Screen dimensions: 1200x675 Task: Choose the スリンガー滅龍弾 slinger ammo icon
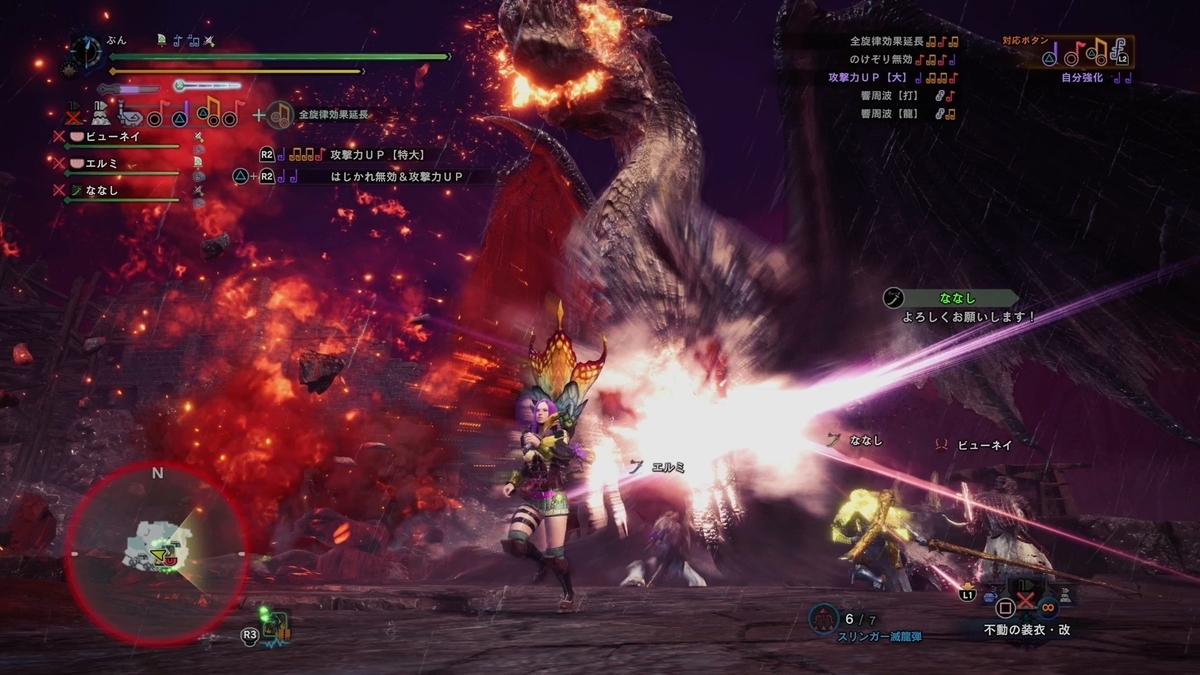tap(824, 618)
